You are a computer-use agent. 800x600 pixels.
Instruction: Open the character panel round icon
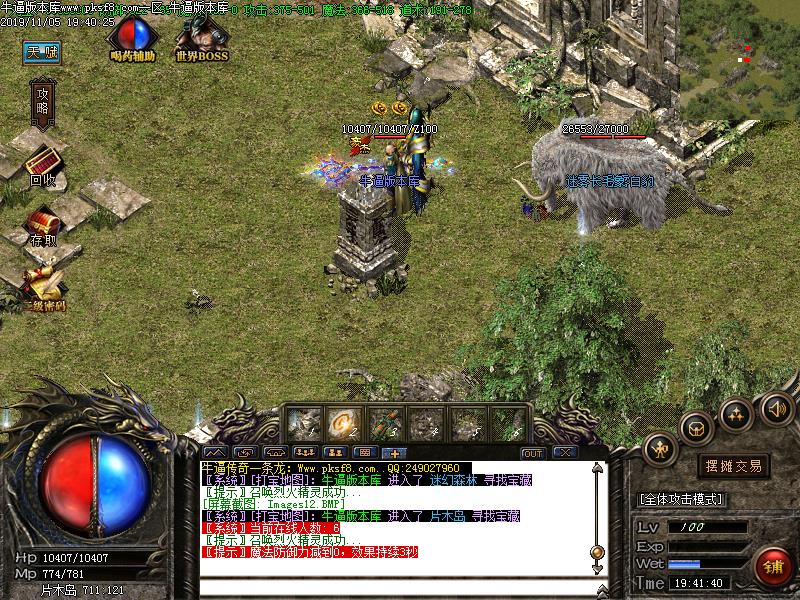pyautogui.click(x=661, y=449)
